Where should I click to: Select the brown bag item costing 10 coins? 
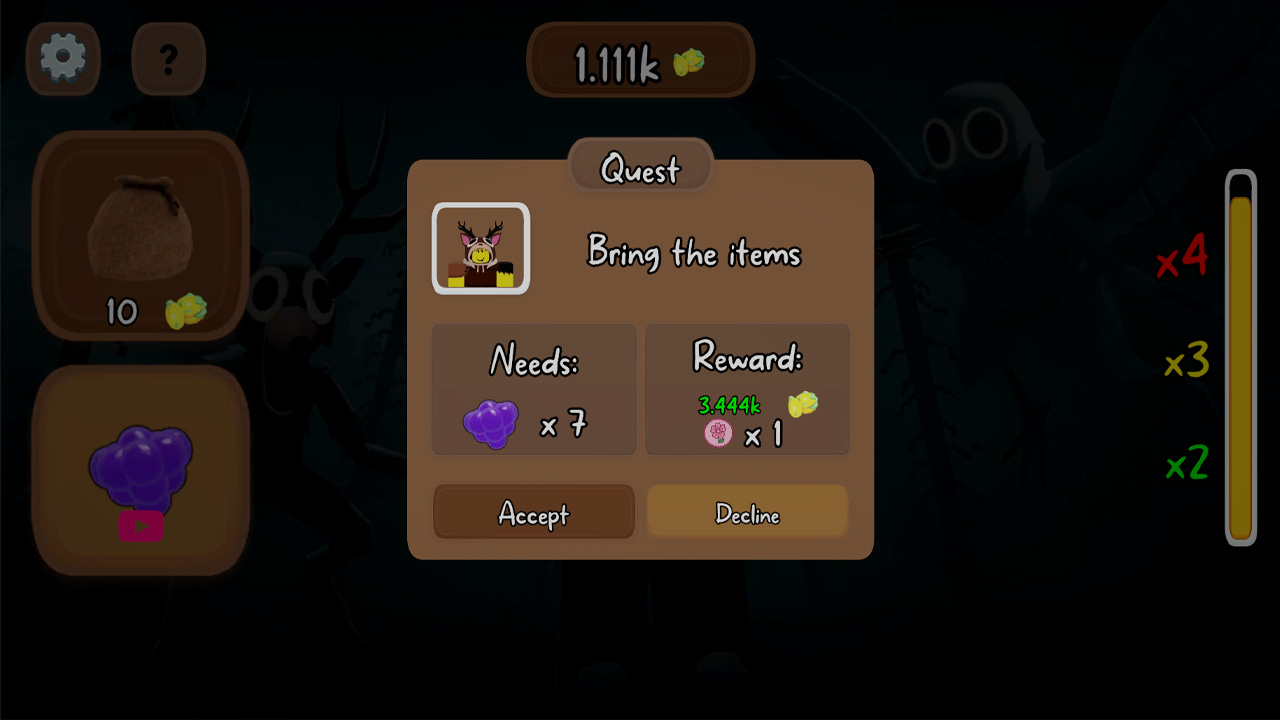click(141, 230)
